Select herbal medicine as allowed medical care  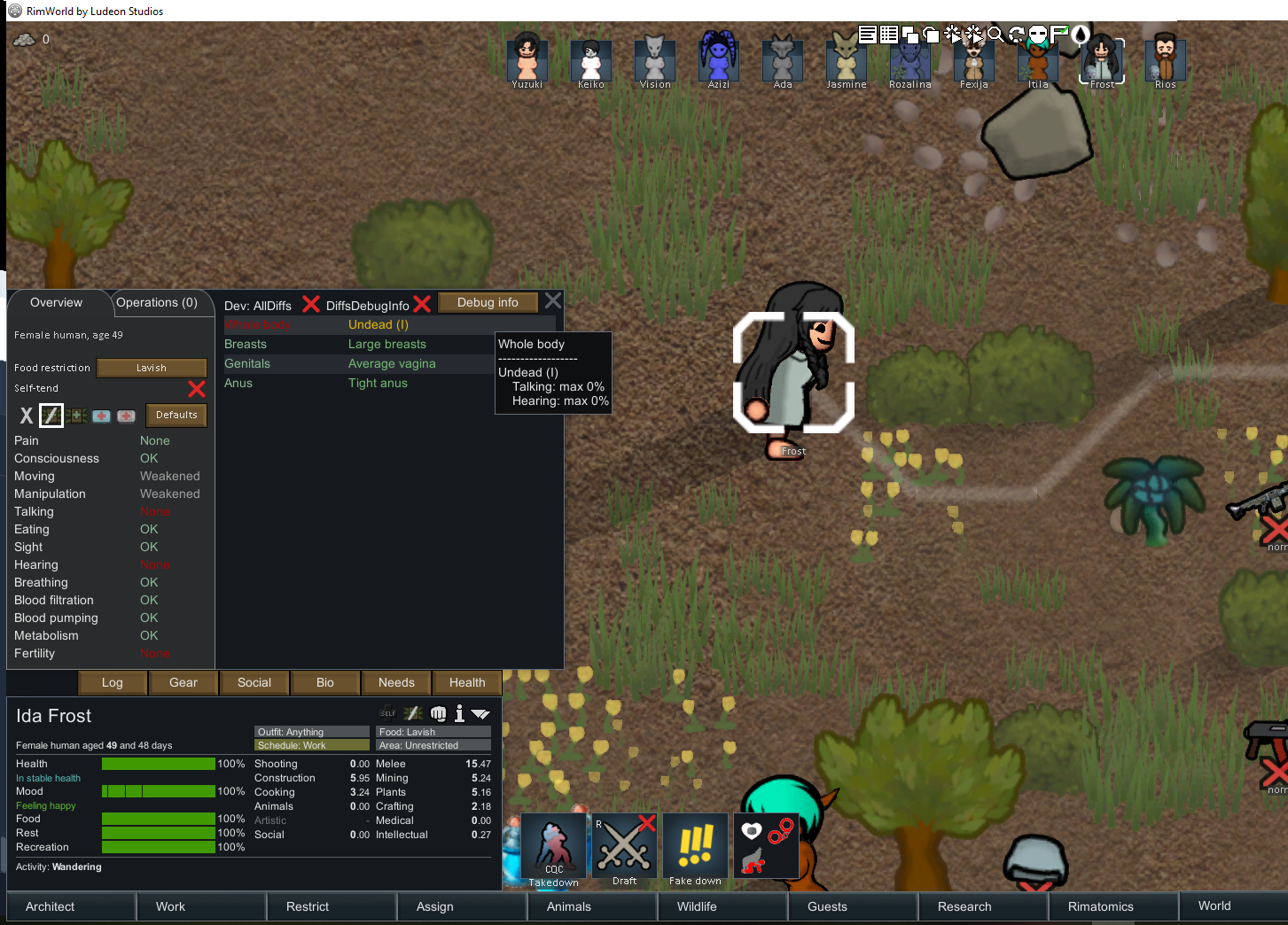tap(75, 415)
